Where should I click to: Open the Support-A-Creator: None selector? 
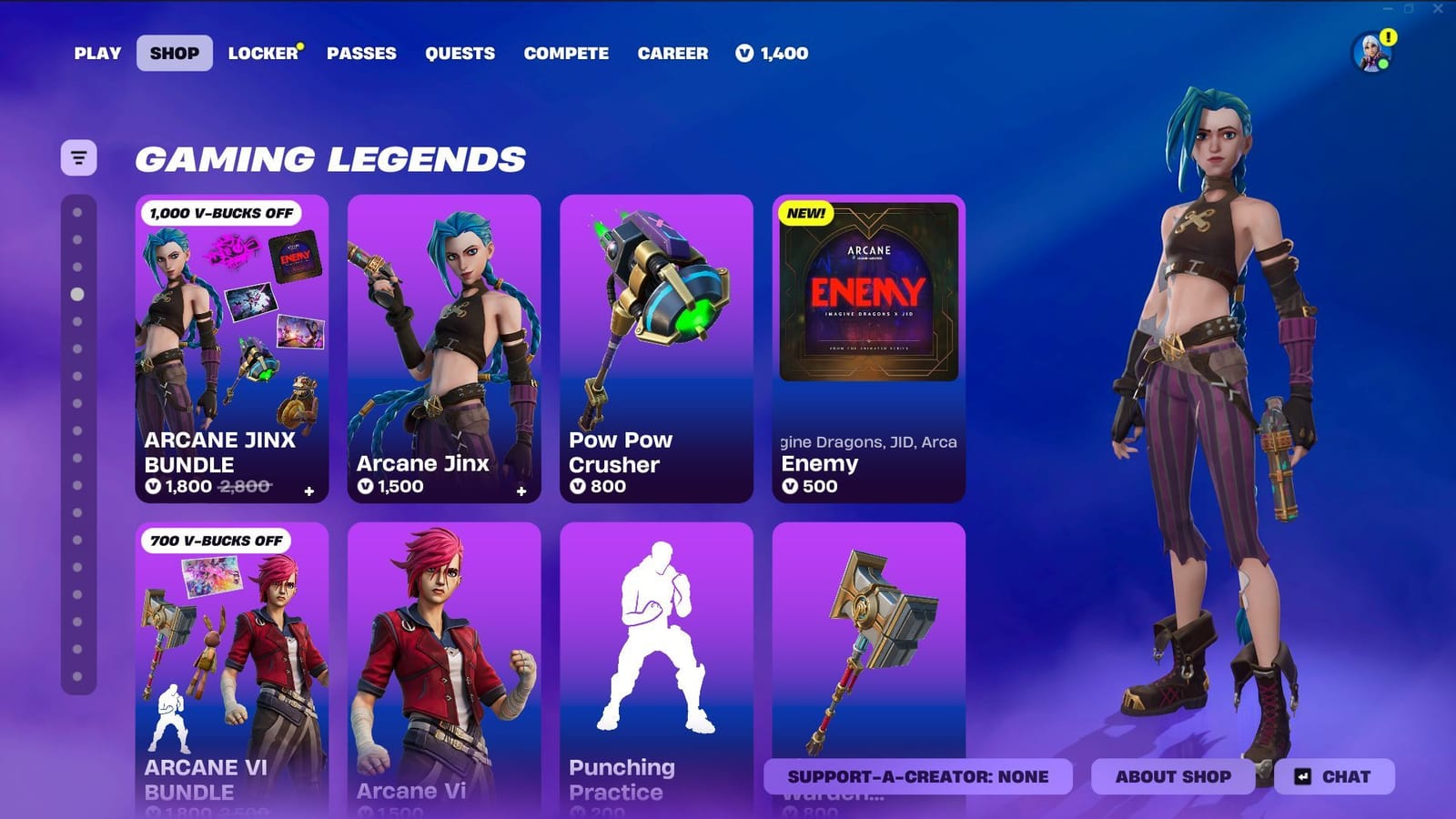(x=919, y=776)
